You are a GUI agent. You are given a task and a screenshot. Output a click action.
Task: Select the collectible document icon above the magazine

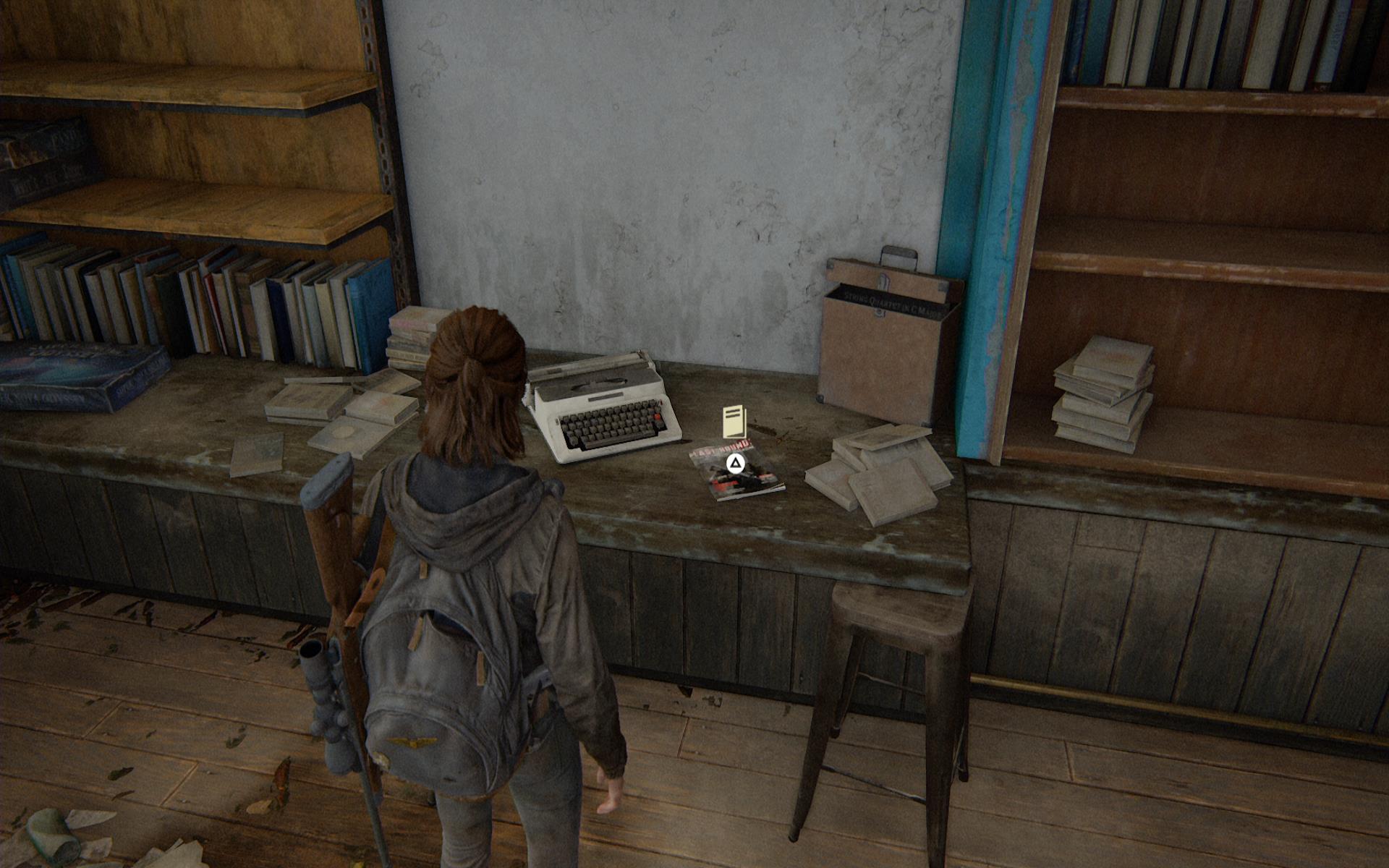point(734,421)
